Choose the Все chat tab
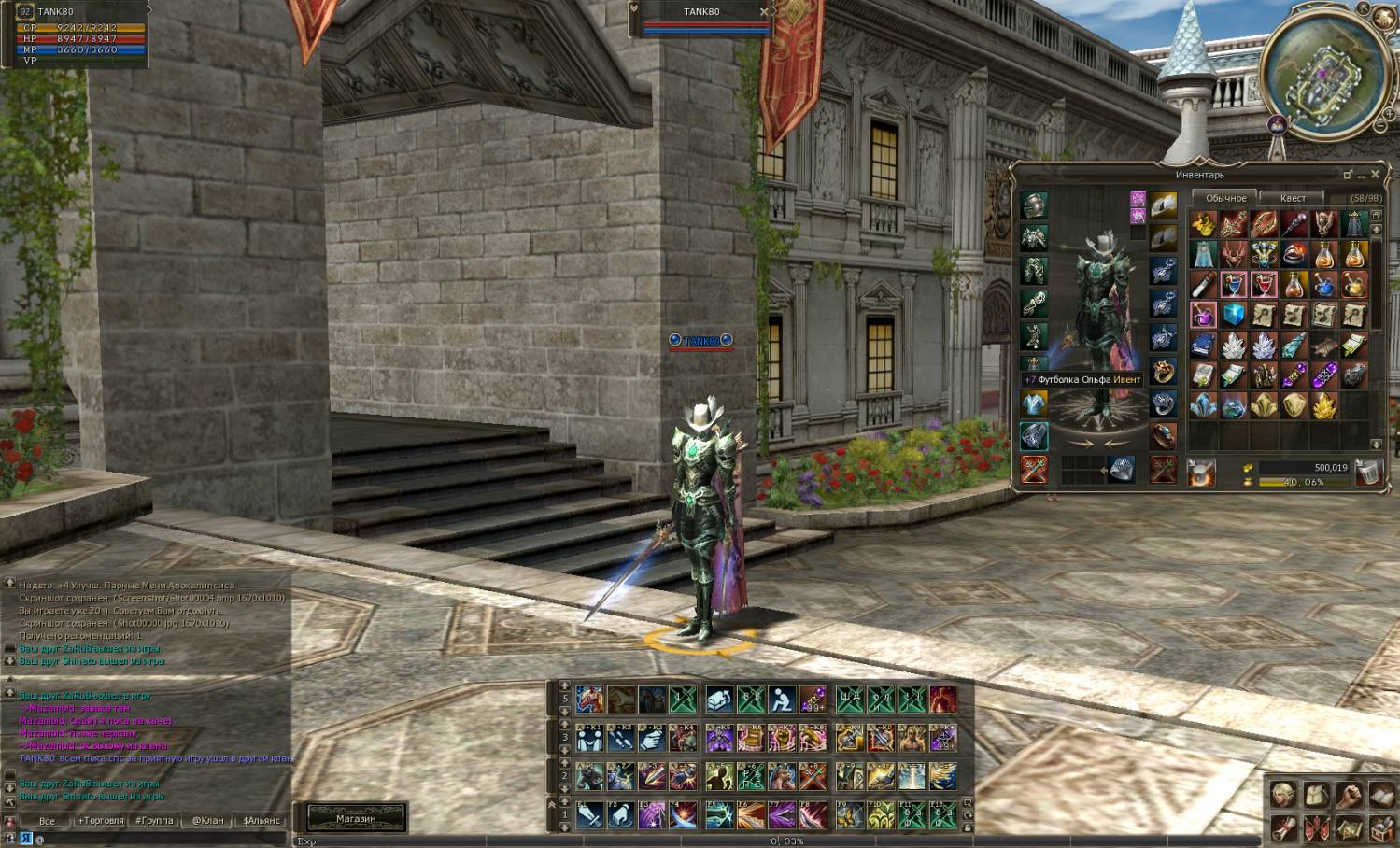The image size is (1400, 848). coord(47,821)
